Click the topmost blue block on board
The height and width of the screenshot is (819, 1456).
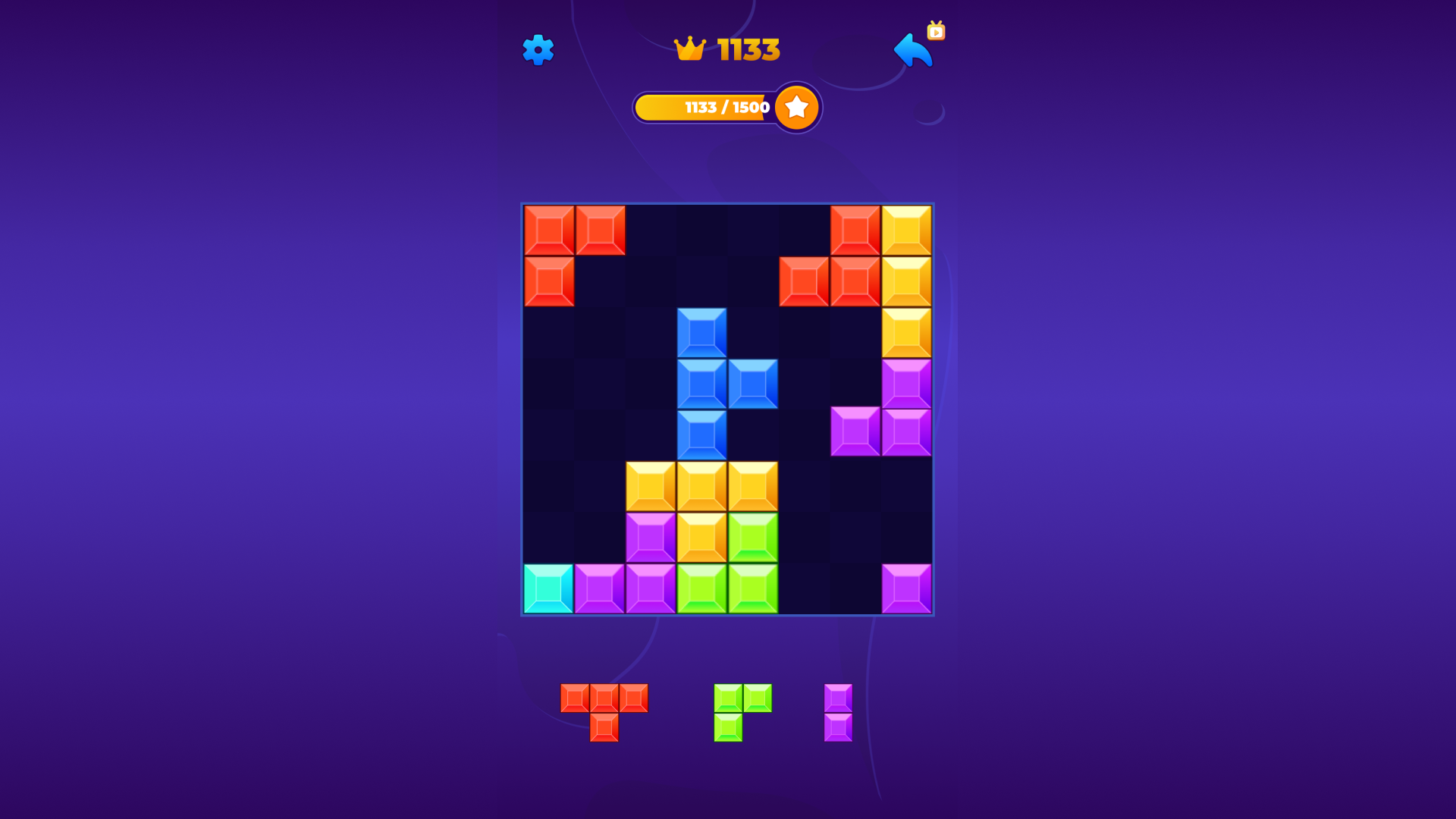point(701,332)
